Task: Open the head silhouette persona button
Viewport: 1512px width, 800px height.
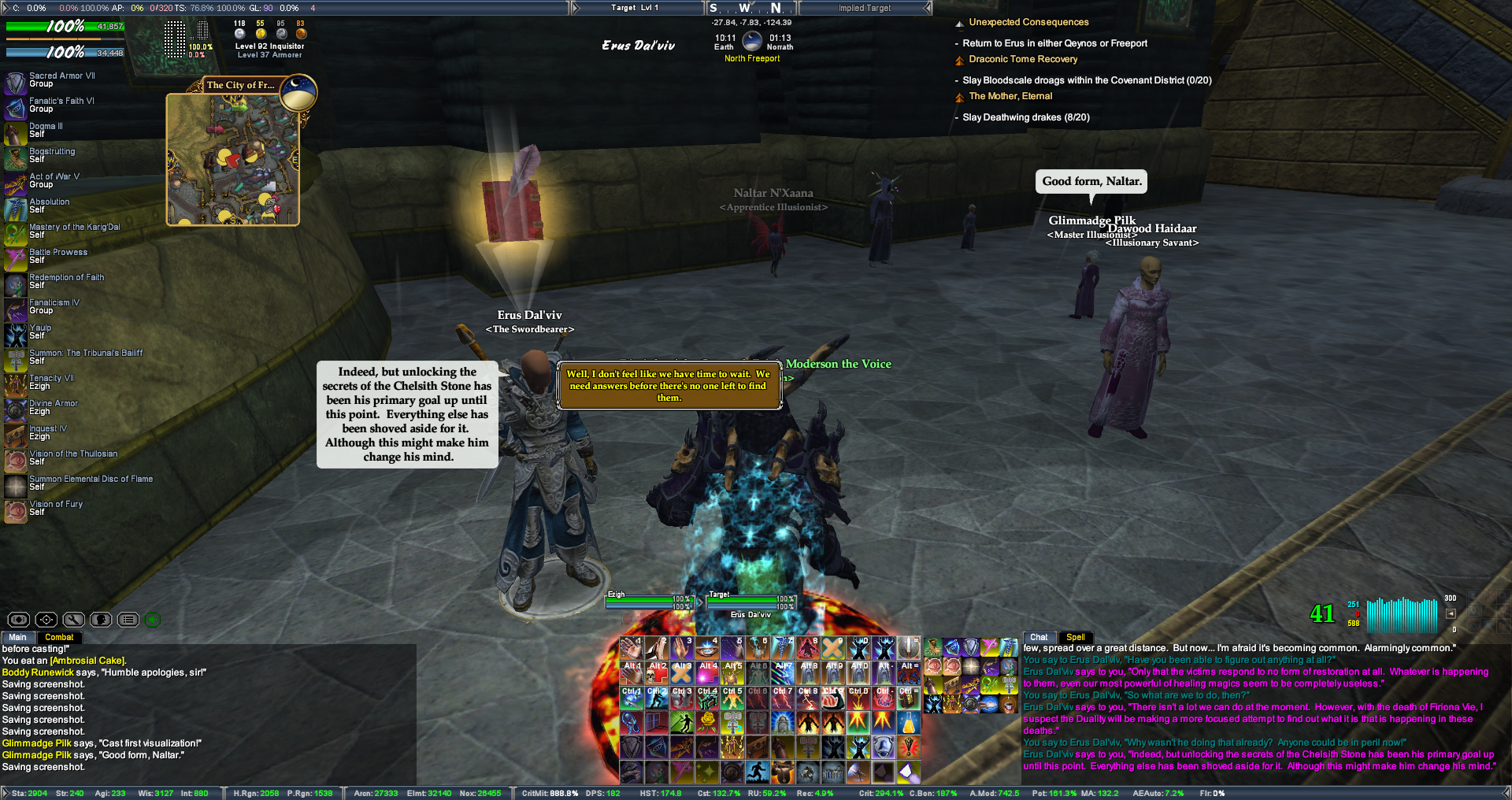Action: point(101,620)
